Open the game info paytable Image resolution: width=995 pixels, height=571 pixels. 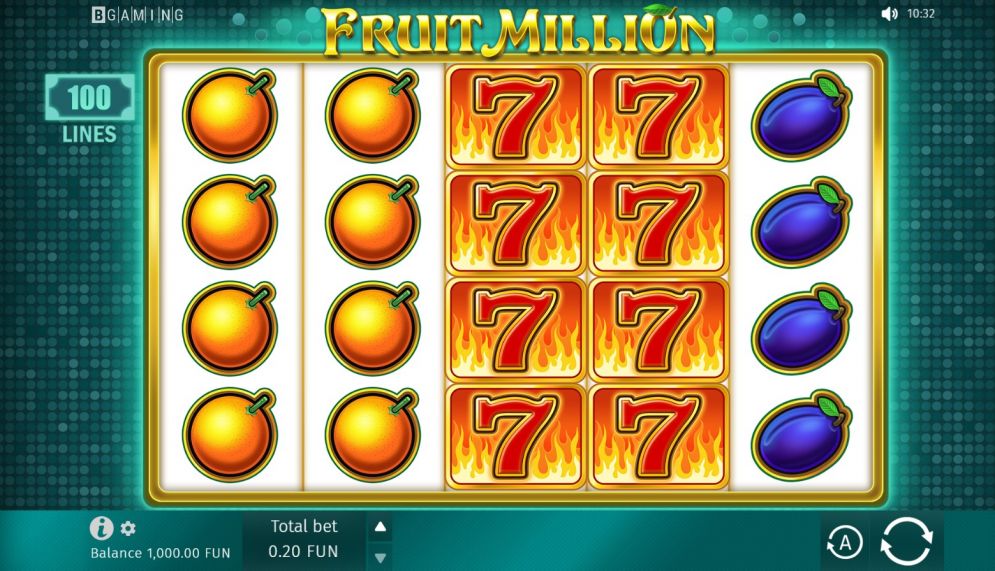tap(101, 528)
